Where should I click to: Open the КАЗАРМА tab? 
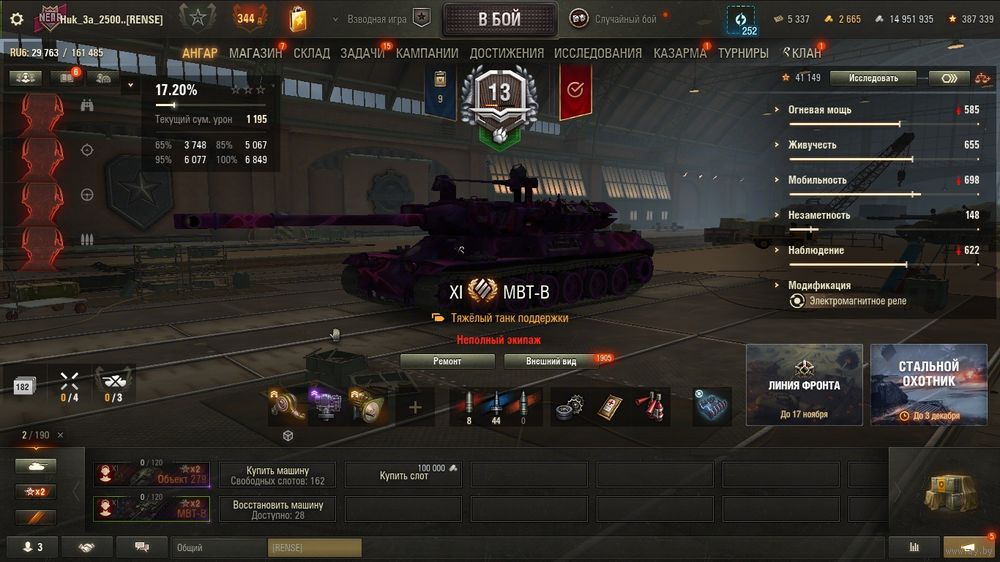point(680,53)
